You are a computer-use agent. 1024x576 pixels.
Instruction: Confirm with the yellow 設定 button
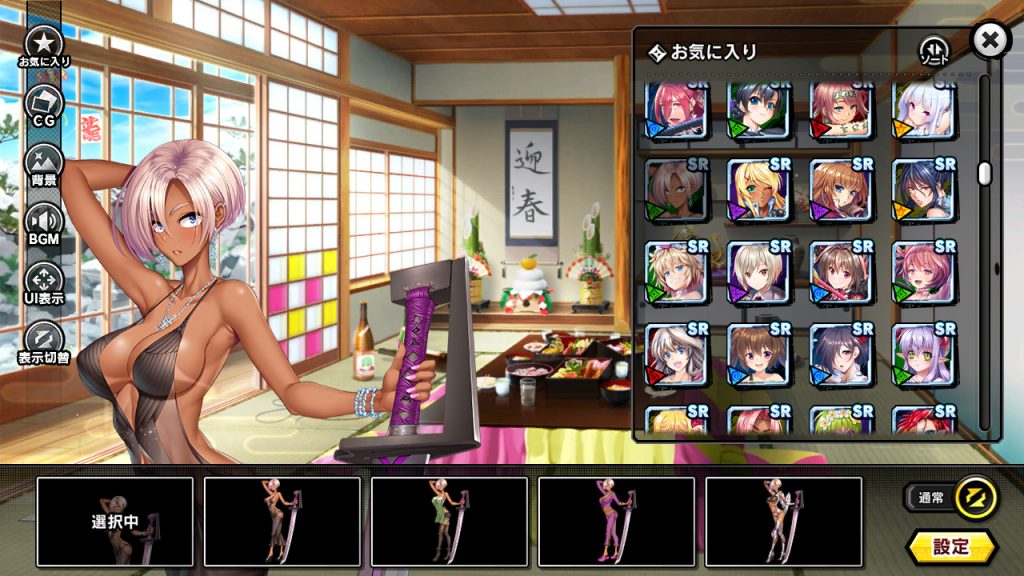tap(951, 546)
